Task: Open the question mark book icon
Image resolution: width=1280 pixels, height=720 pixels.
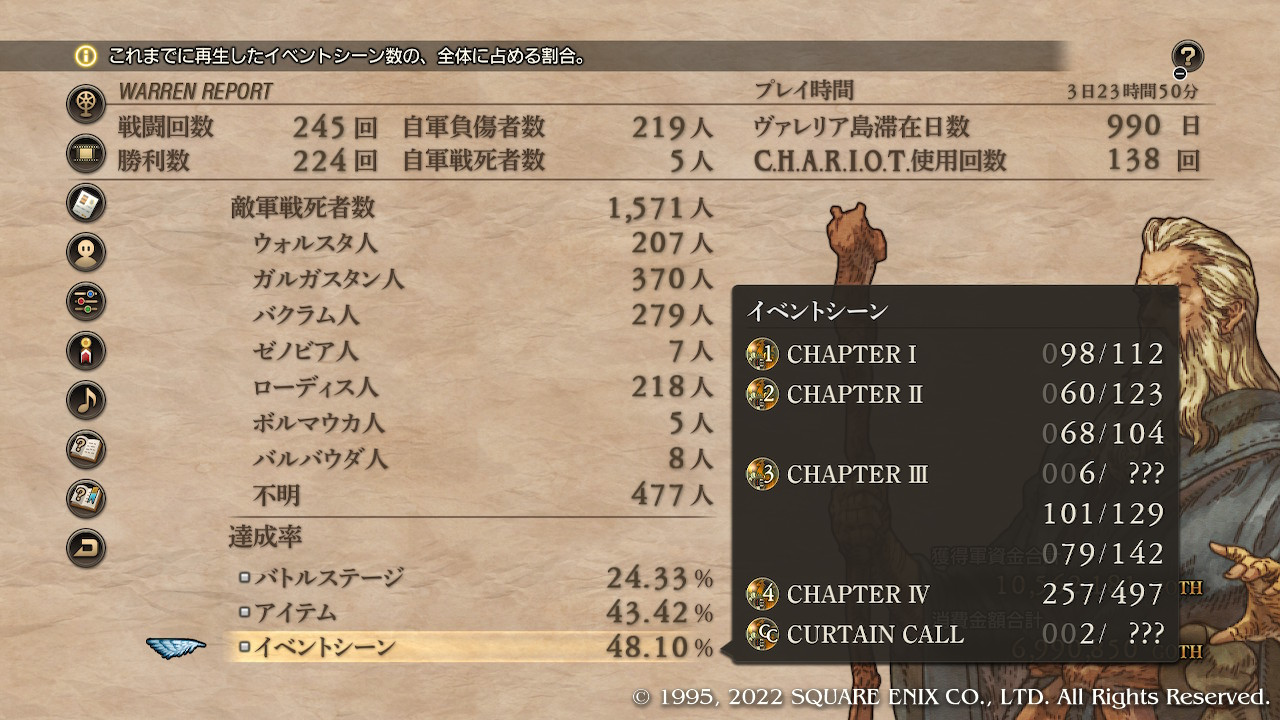Action: pyautogui.click(x=87, y=449)
